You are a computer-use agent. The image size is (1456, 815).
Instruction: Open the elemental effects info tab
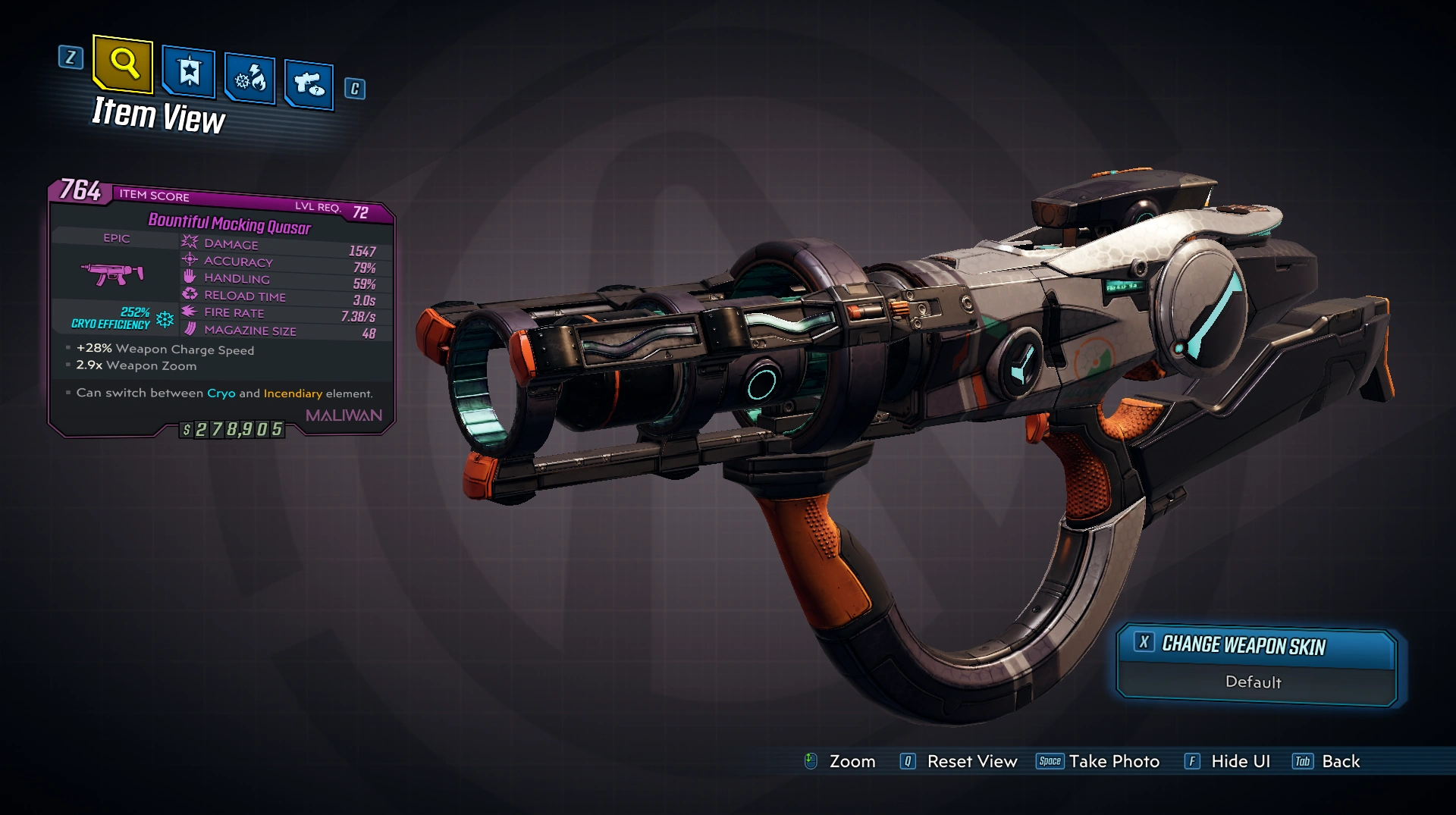(249, 79)
